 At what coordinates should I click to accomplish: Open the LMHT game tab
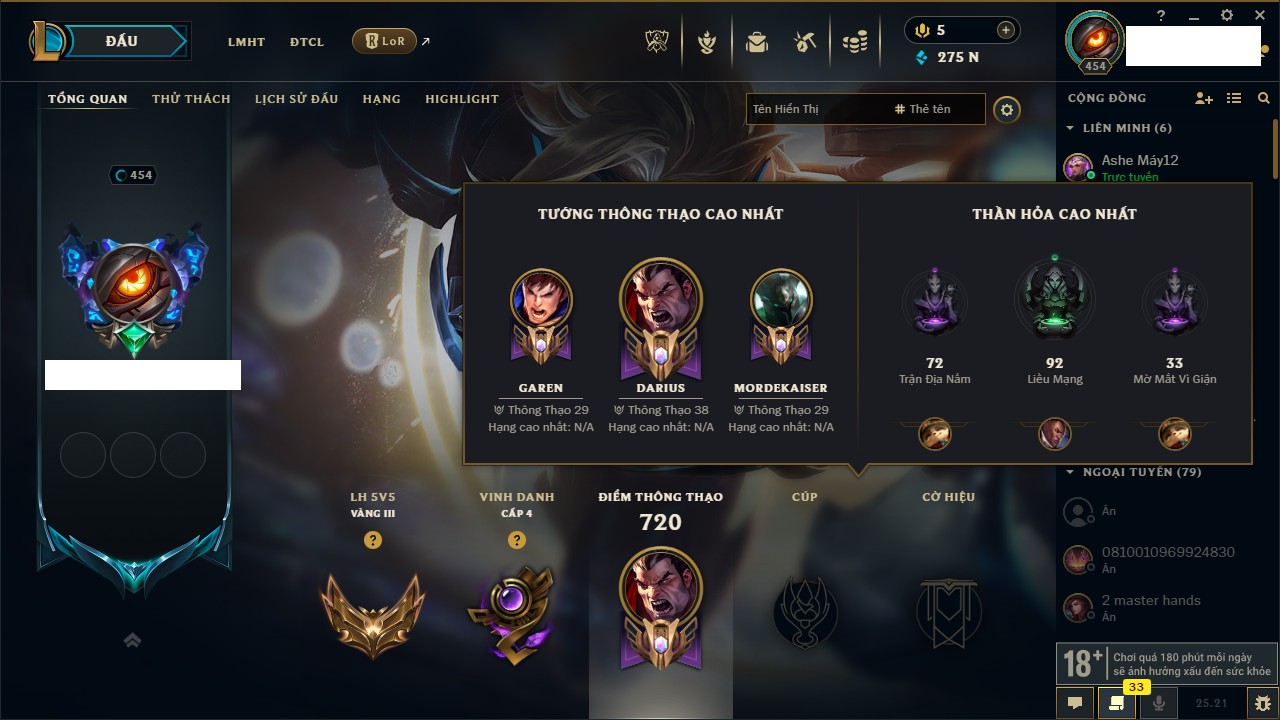(x=246, y=42)
